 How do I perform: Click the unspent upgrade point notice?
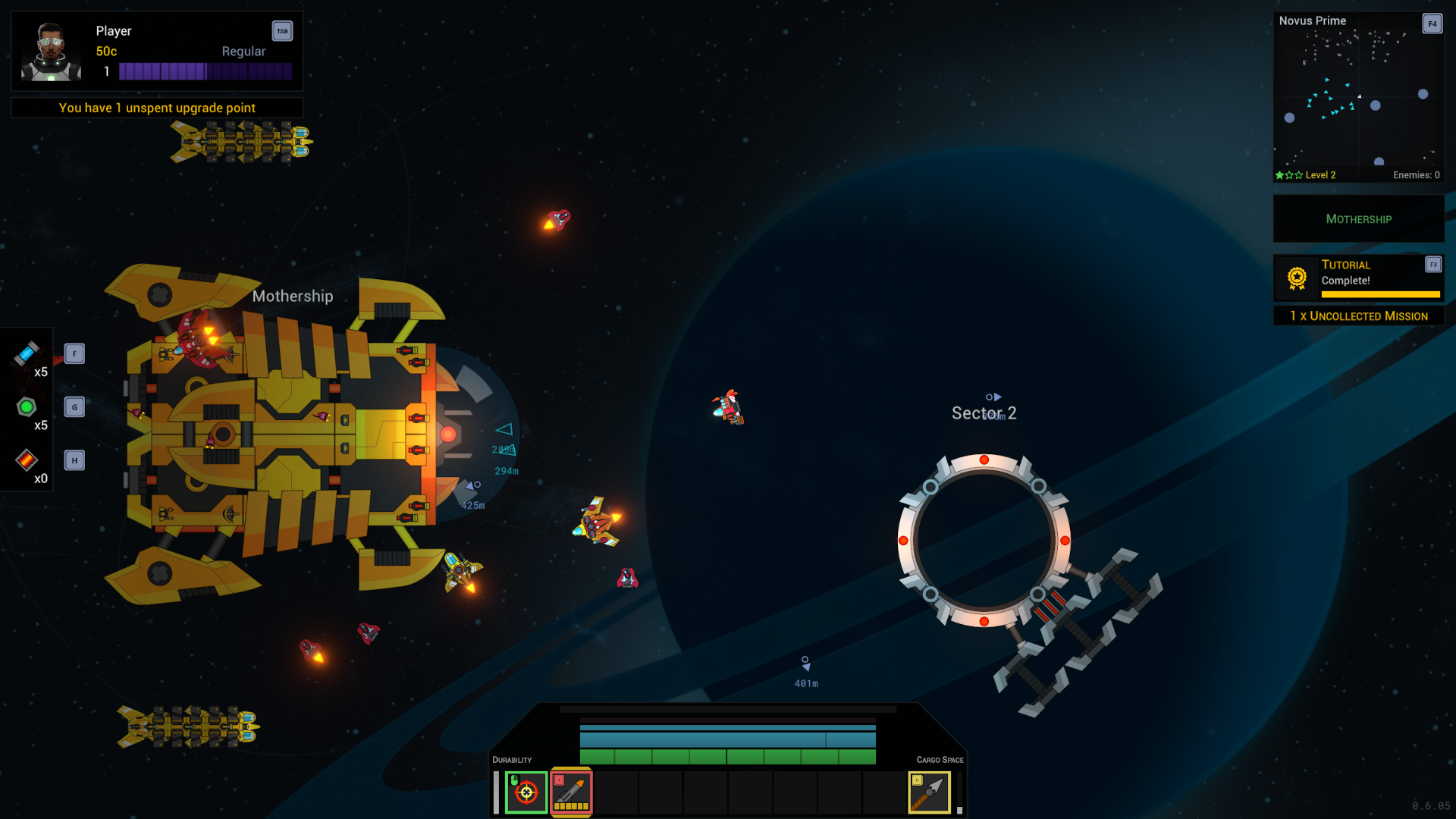coord(156,108)
